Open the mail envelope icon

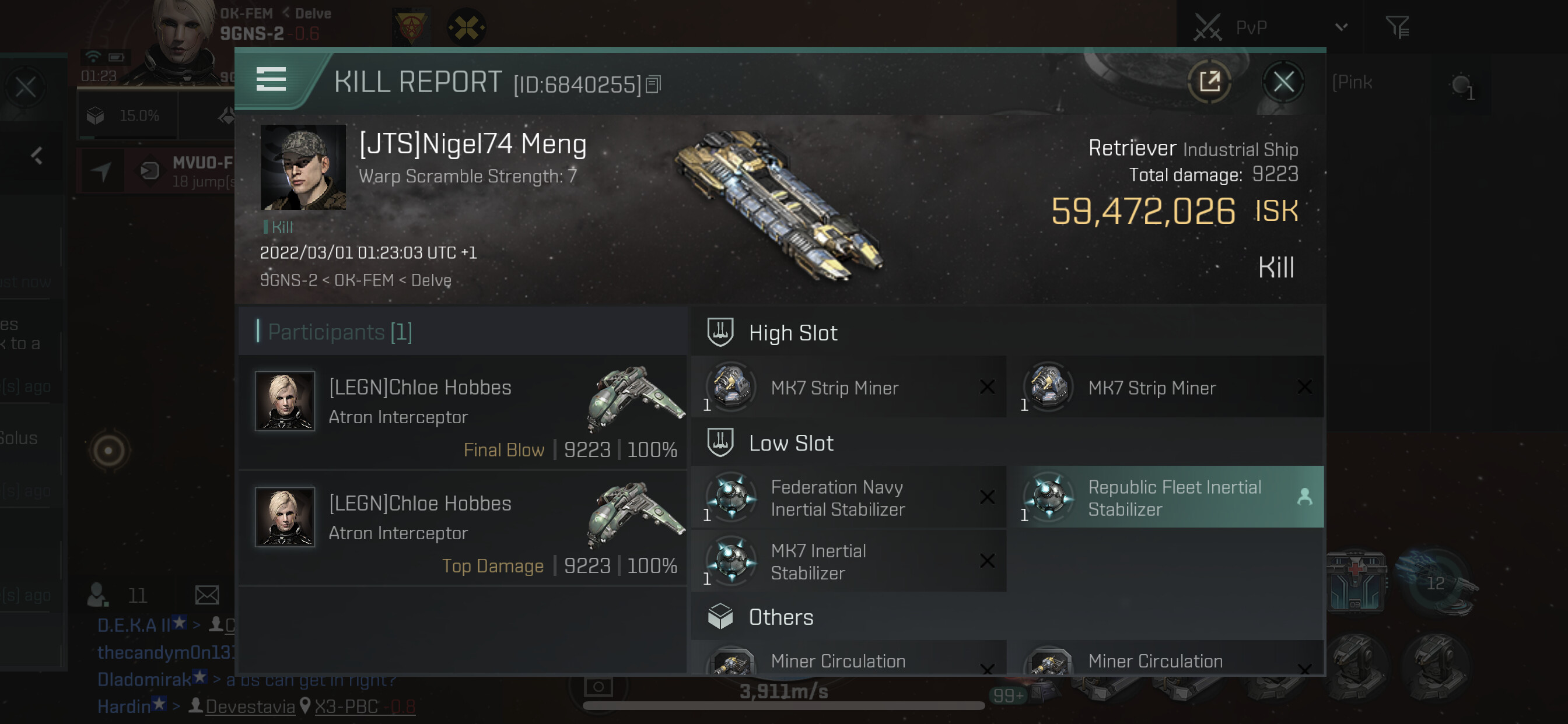(207, 595)
